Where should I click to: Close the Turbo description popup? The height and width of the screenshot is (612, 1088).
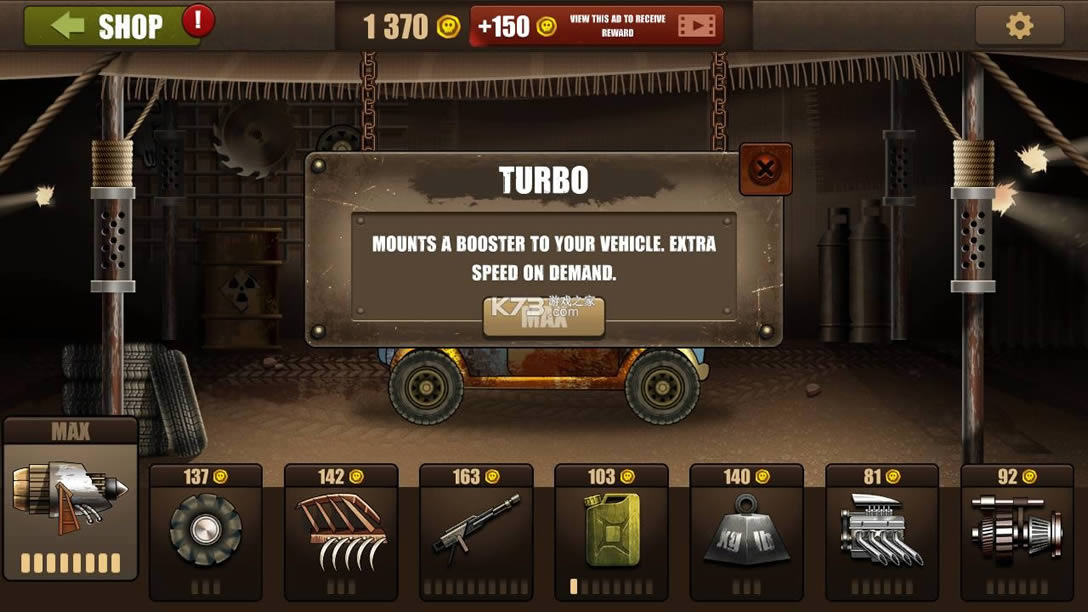click(x=765, y=169)
